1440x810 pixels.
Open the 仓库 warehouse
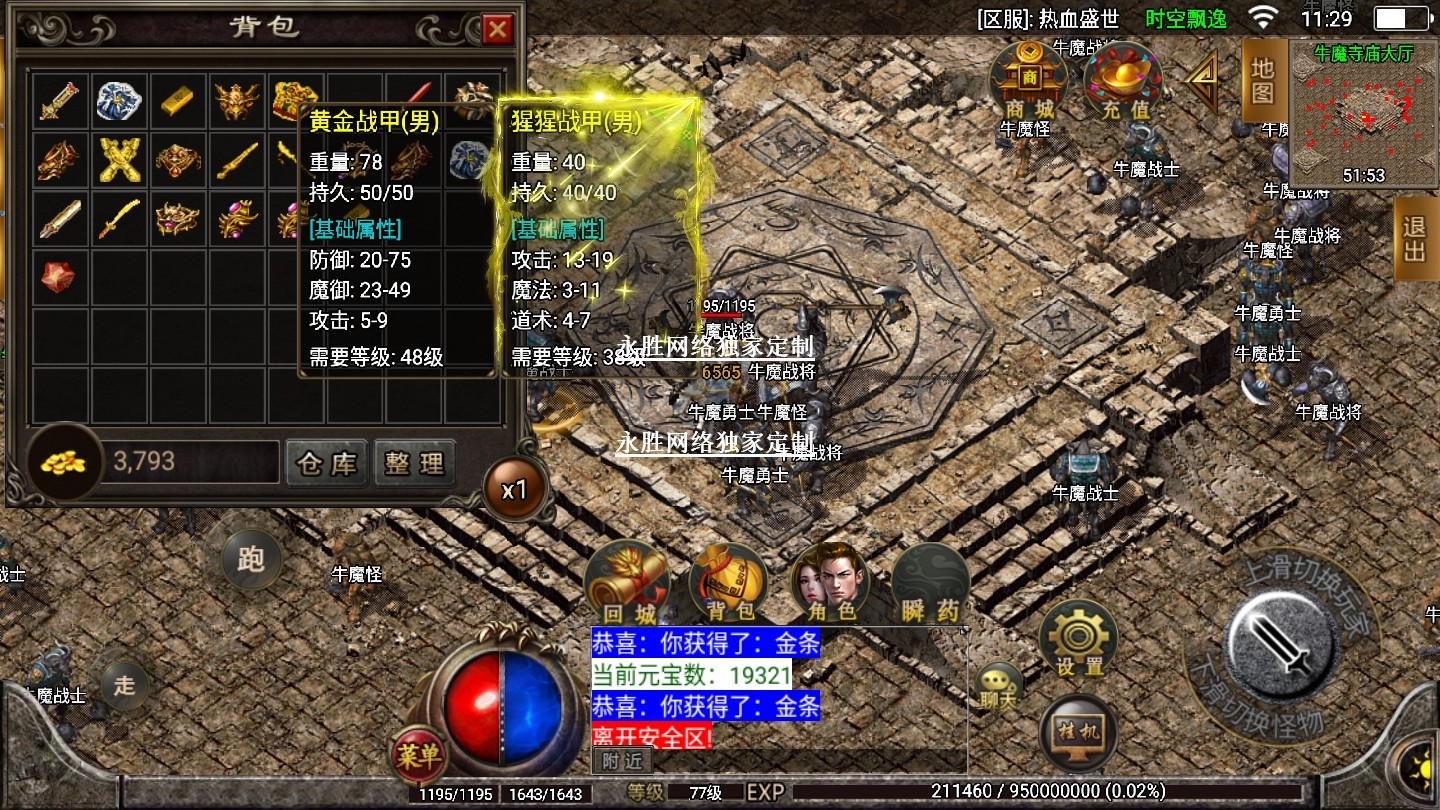(326, 464)
